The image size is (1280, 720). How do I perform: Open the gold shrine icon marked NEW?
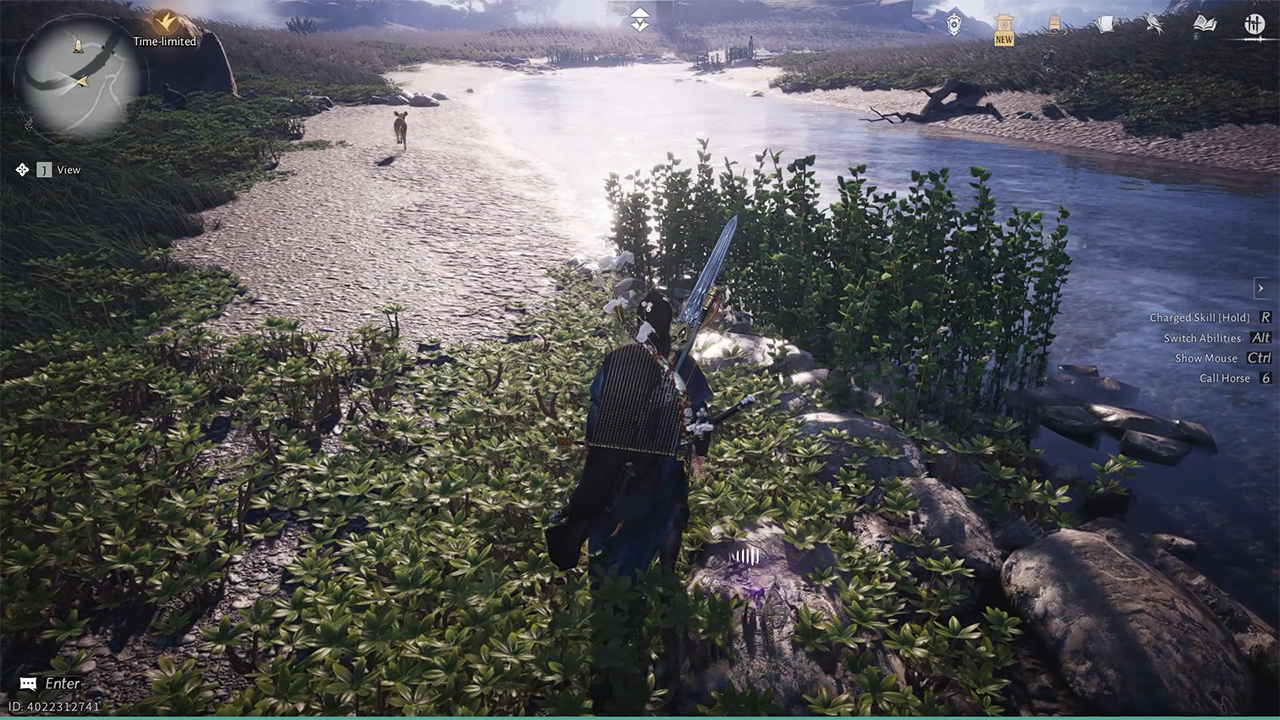pos(1004,26)
